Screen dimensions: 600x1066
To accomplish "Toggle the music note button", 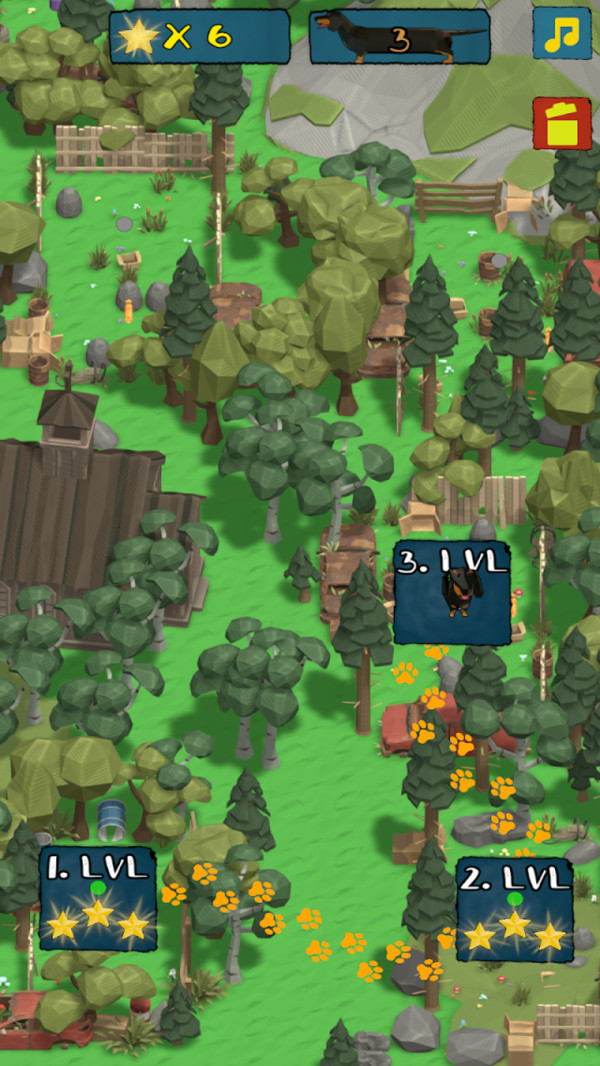I will [561, 34].
